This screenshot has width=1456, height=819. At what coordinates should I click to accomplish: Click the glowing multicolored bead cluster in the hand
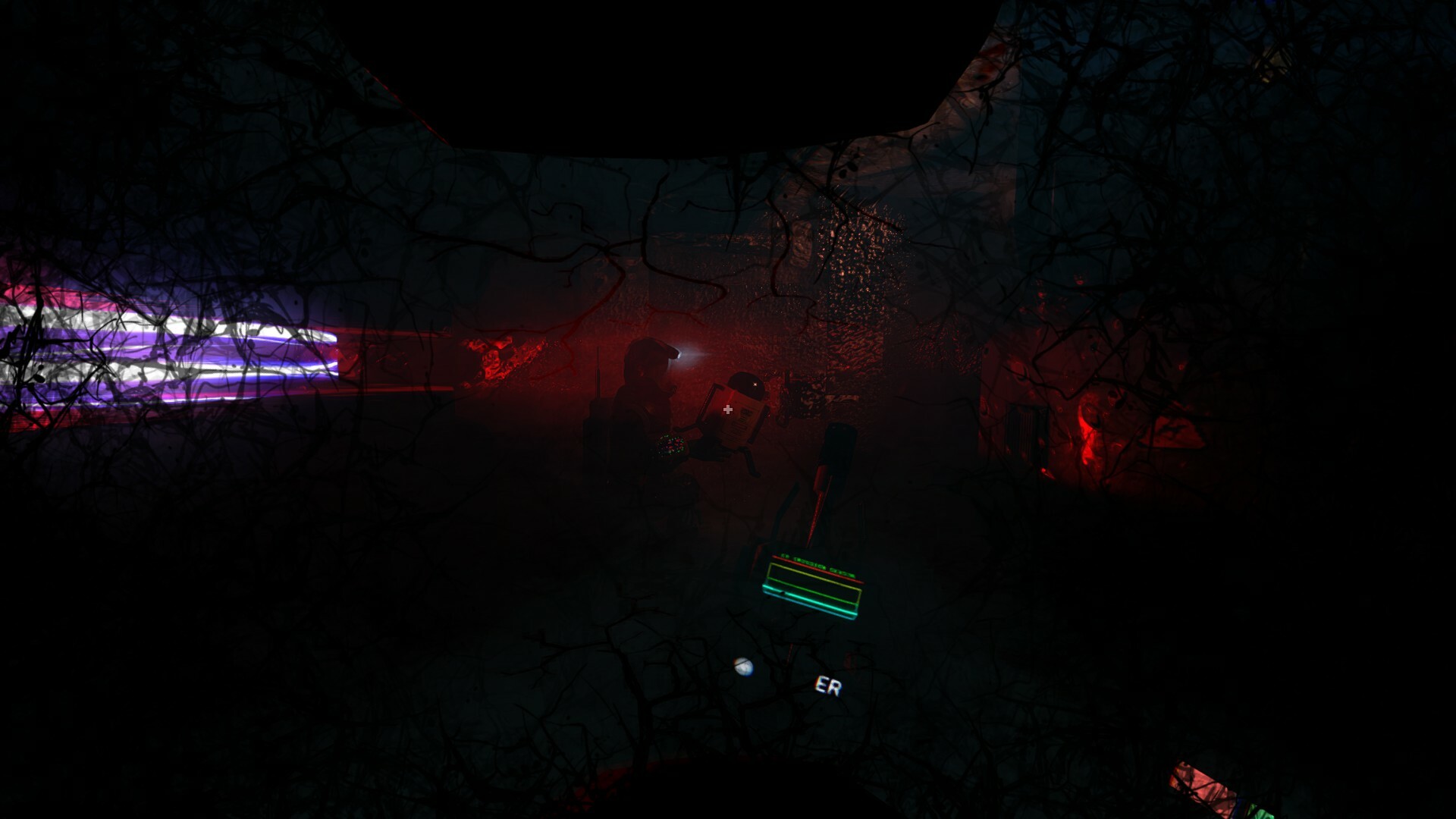click(x=671, y=445)
